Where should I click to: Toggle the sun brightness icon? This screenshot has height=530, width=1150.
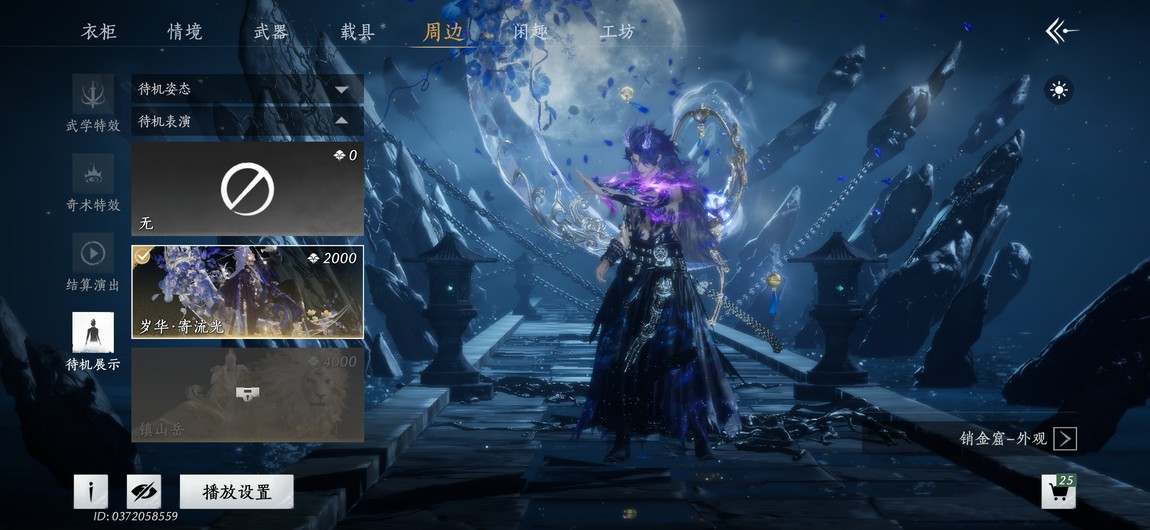(x=1059, y=91)
